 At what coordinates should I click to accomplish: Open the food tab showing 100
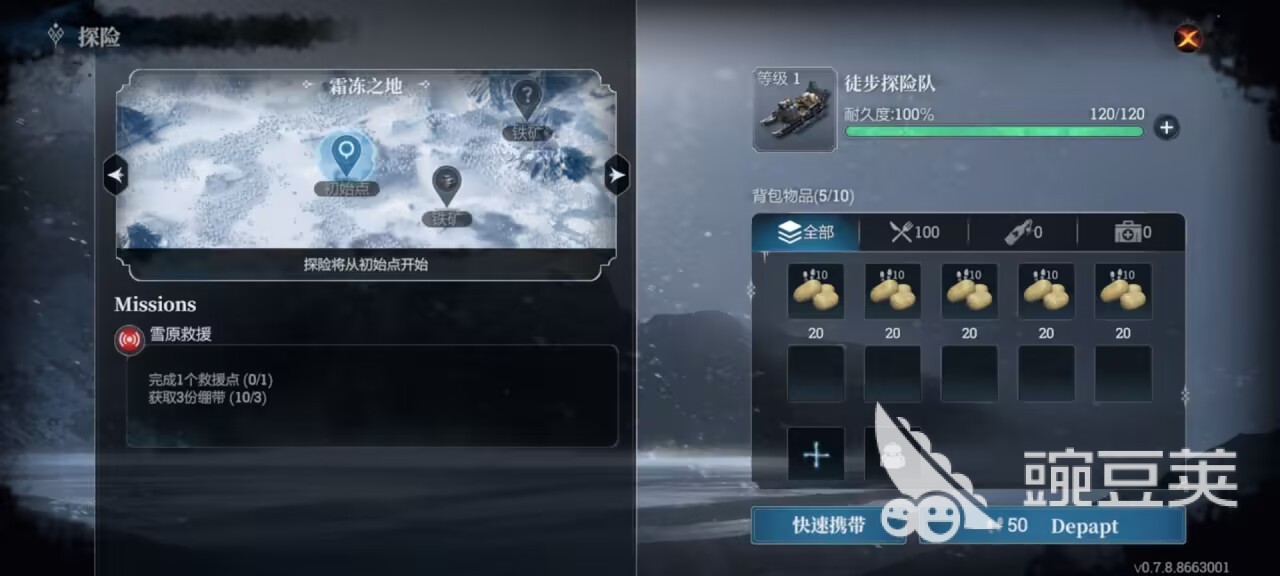tap(914, 233)
